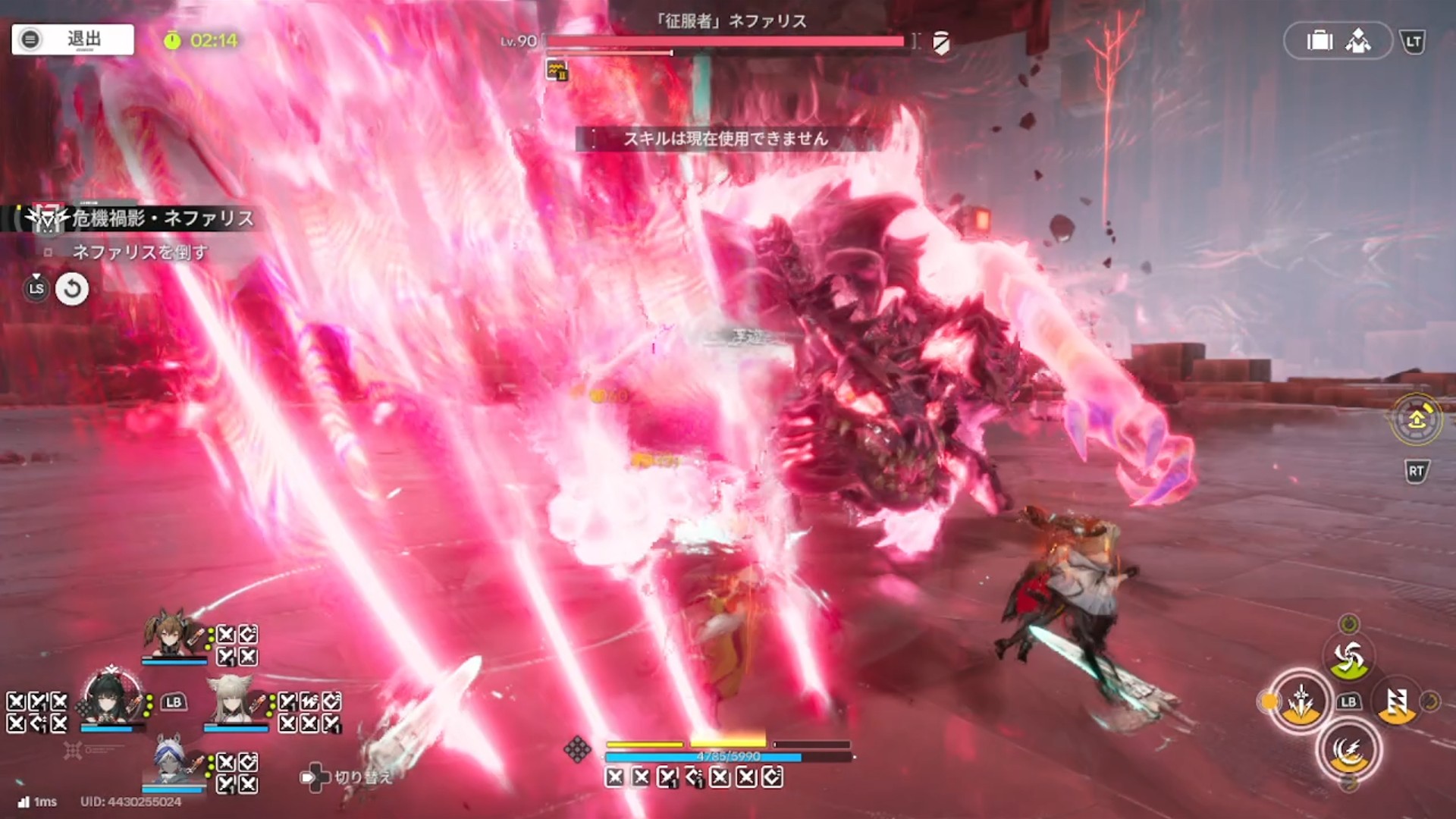
Task: Click the boss debuff icon under the health bar
Action: [x=557, y=71]
